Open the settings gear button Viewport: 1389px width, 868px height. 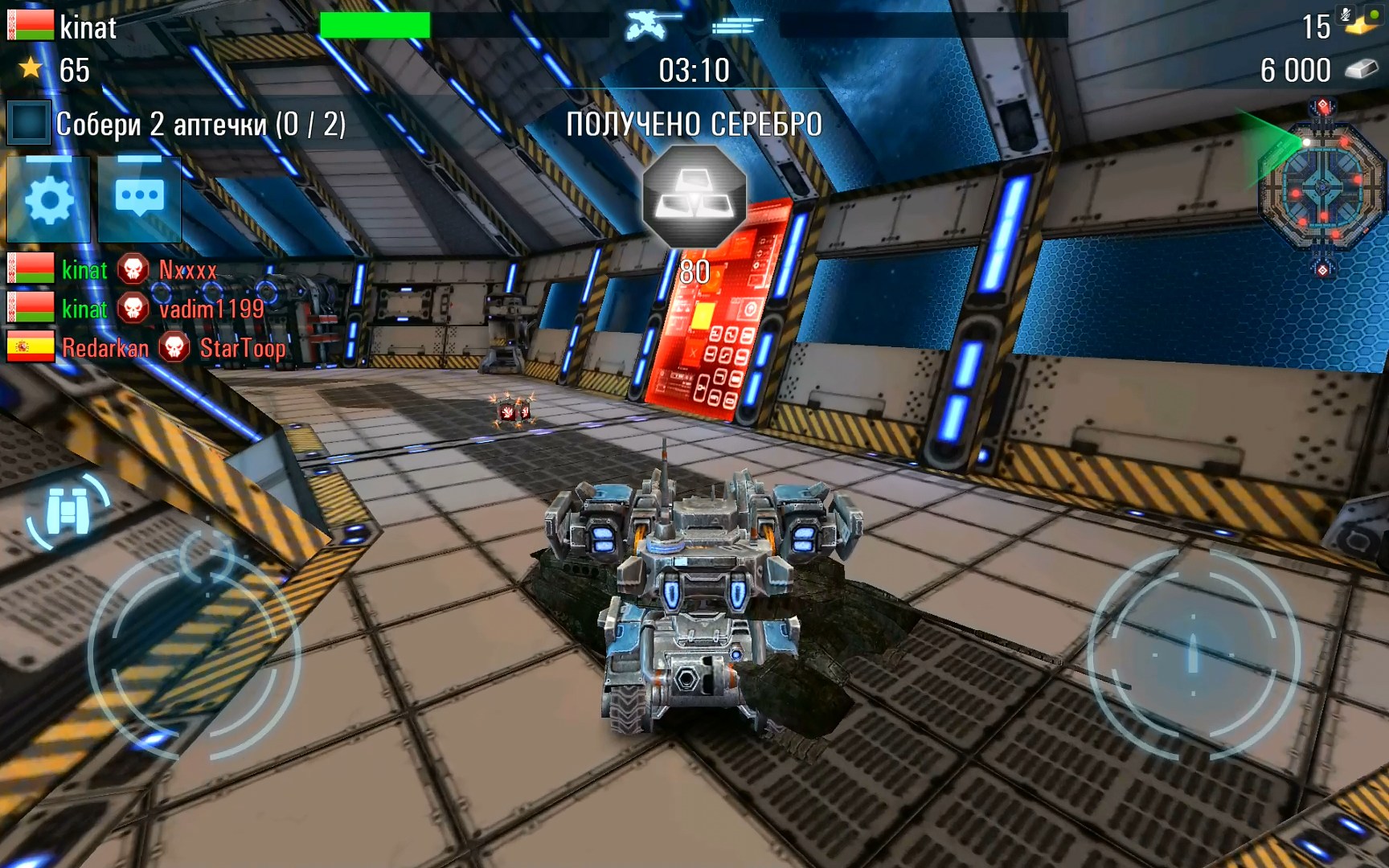[48, 200]
